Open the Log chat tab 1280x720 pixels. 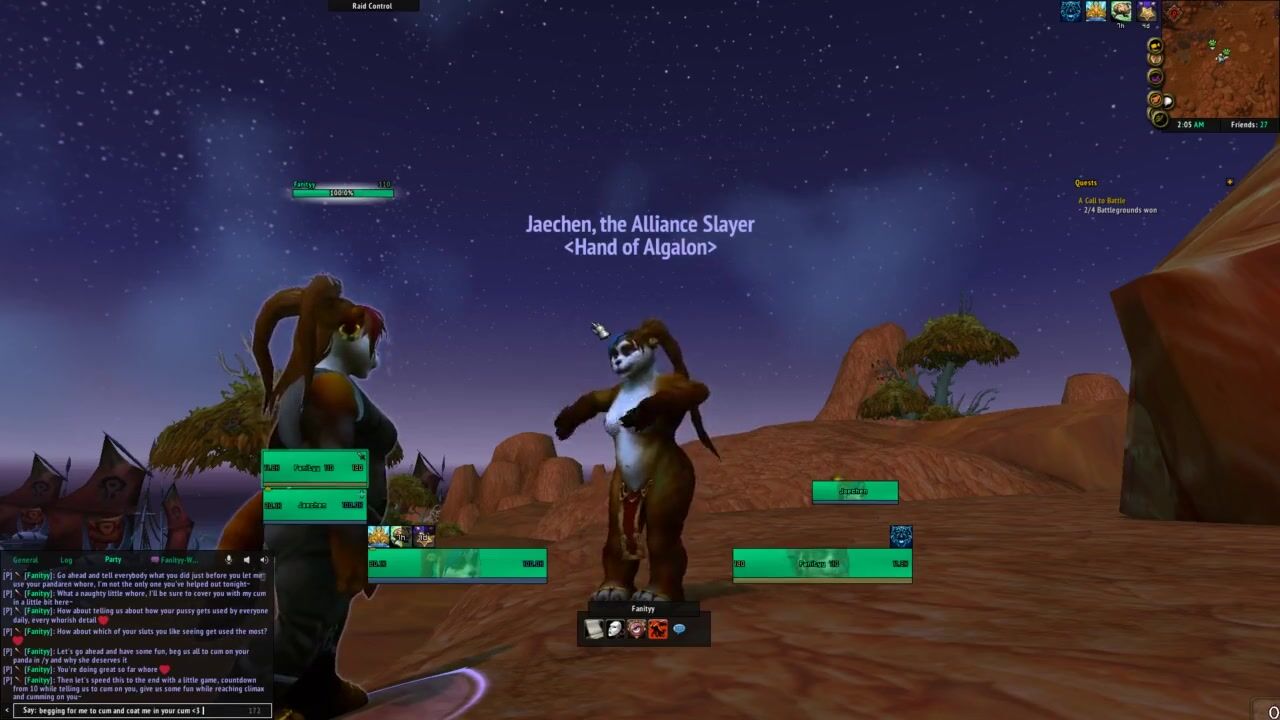(66, 560)
